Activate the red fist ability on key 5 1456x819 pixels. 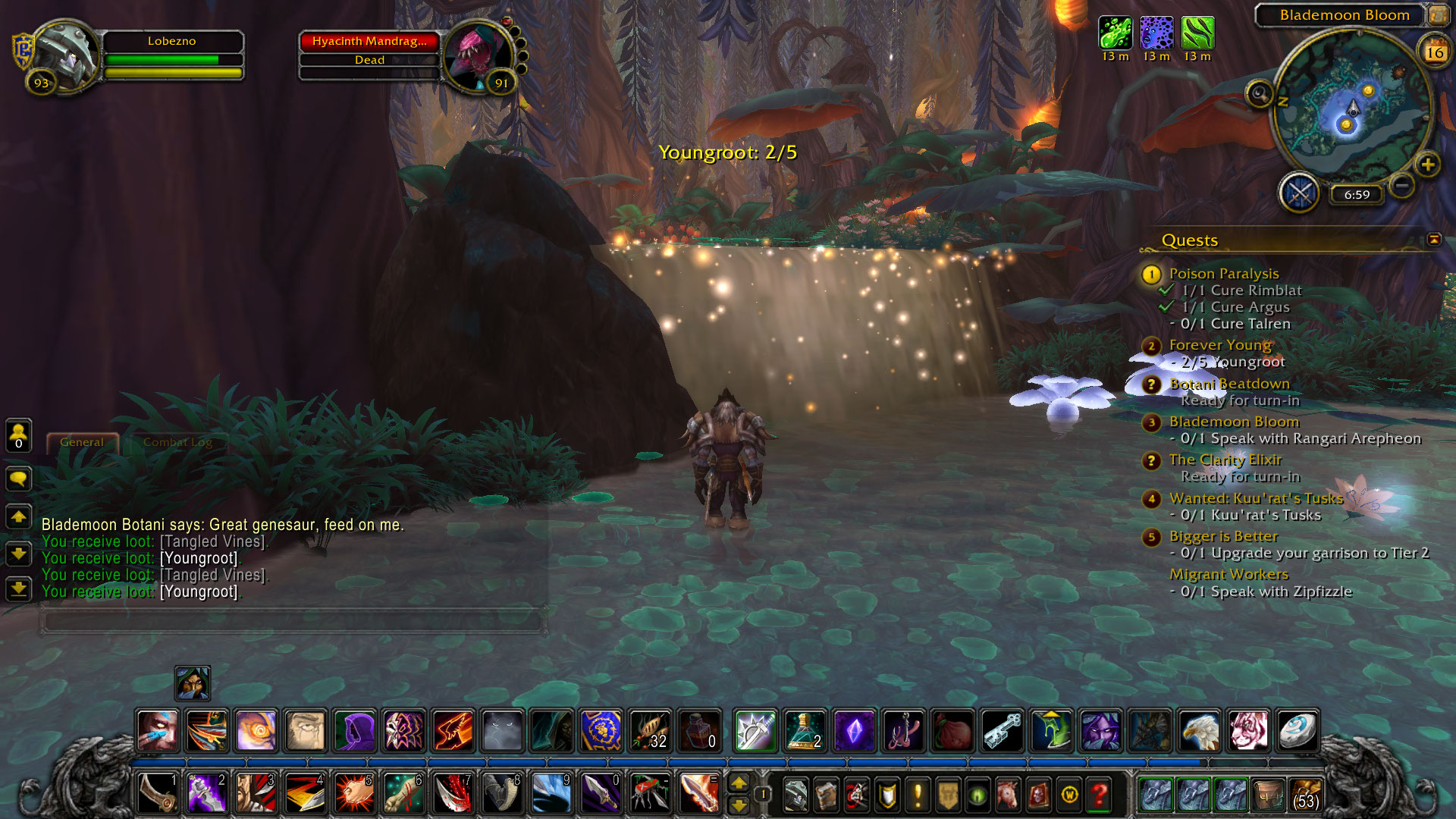click(x=354, y=793)
